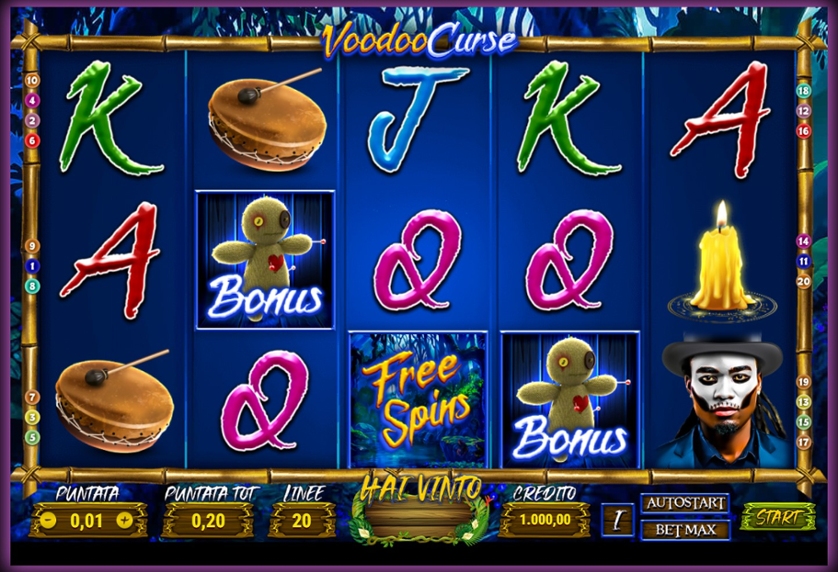
Task: Choose payline marker number 18
Action: click(x=803, y=90)
